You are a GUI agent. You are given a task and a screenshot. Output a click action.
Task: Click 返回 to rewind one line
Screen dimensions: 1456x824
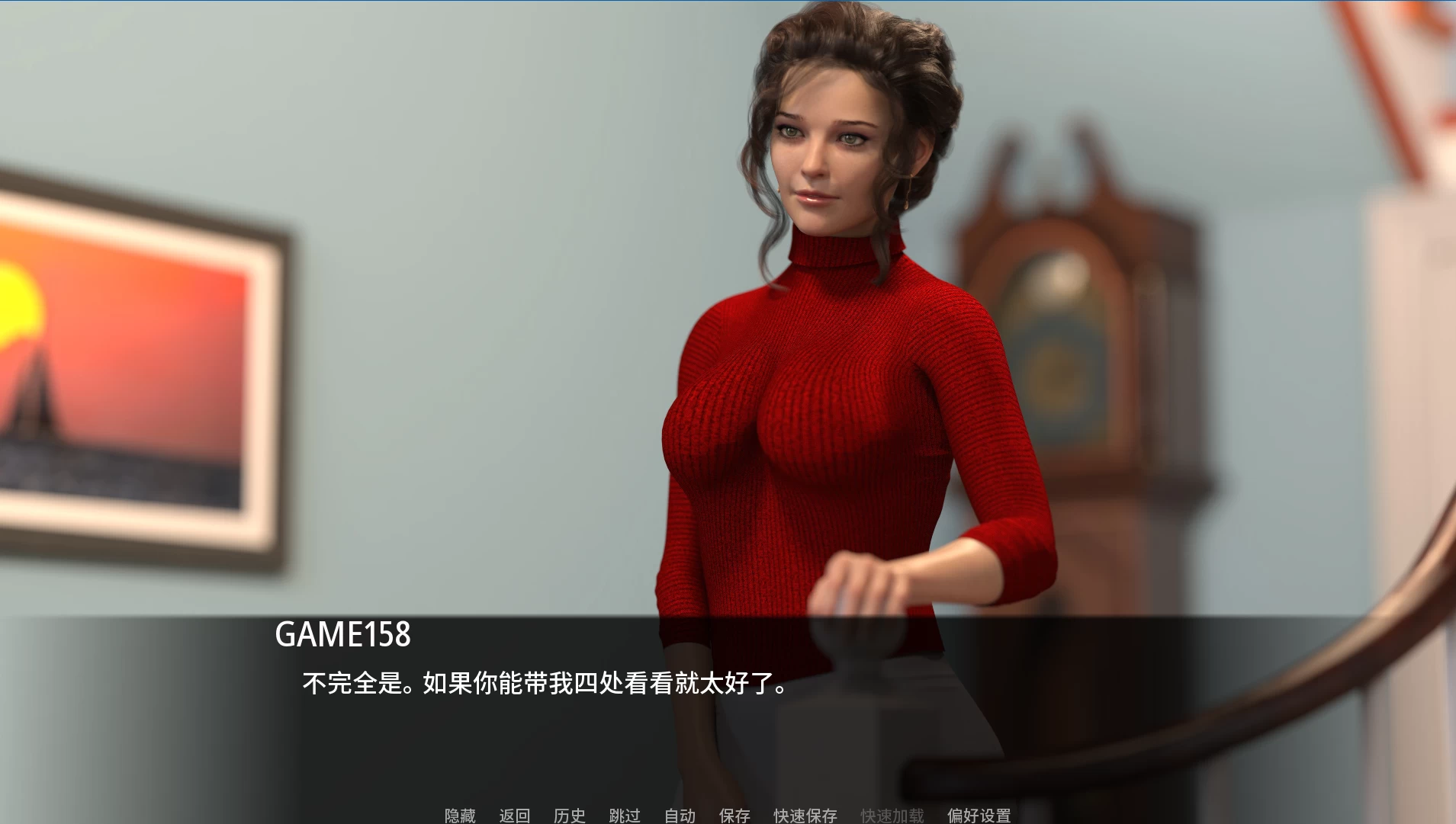(515, 815)
